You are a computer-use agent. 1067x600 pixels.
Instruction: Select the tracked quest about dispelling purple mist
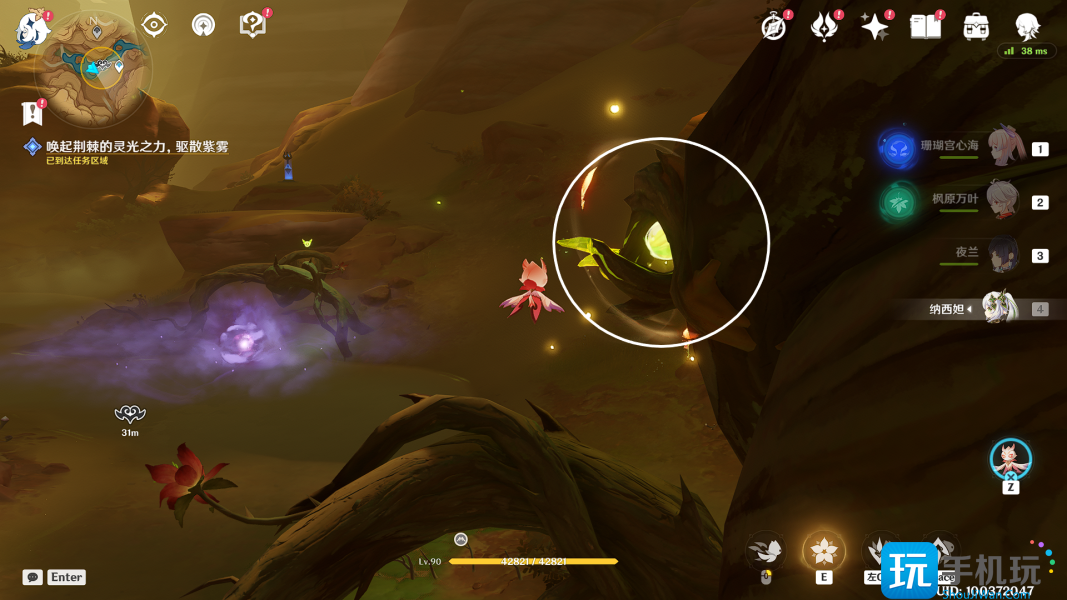(x=137, y=147)
